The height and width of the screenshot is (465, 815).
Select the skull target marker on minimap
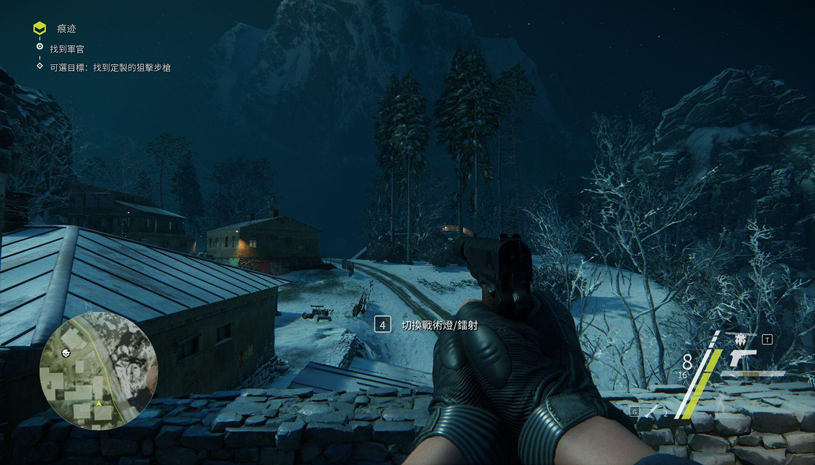(x=67, y=353)
